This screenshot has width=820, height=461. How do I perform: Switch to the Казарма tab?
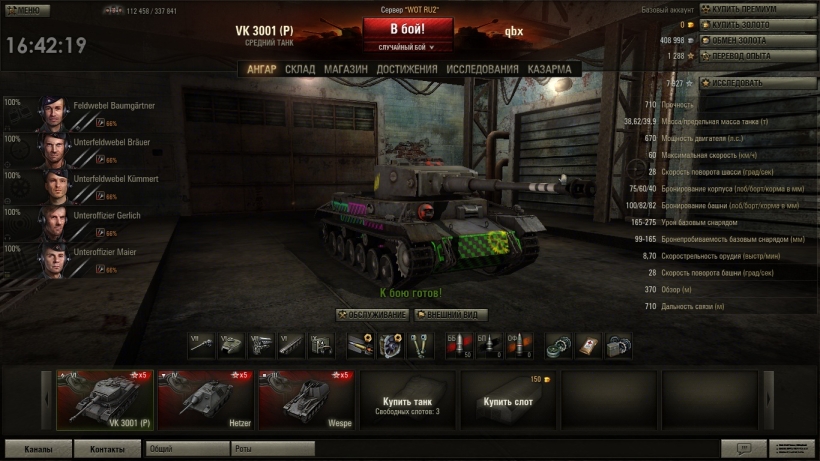pyautogui.click(x=549, y=69)
